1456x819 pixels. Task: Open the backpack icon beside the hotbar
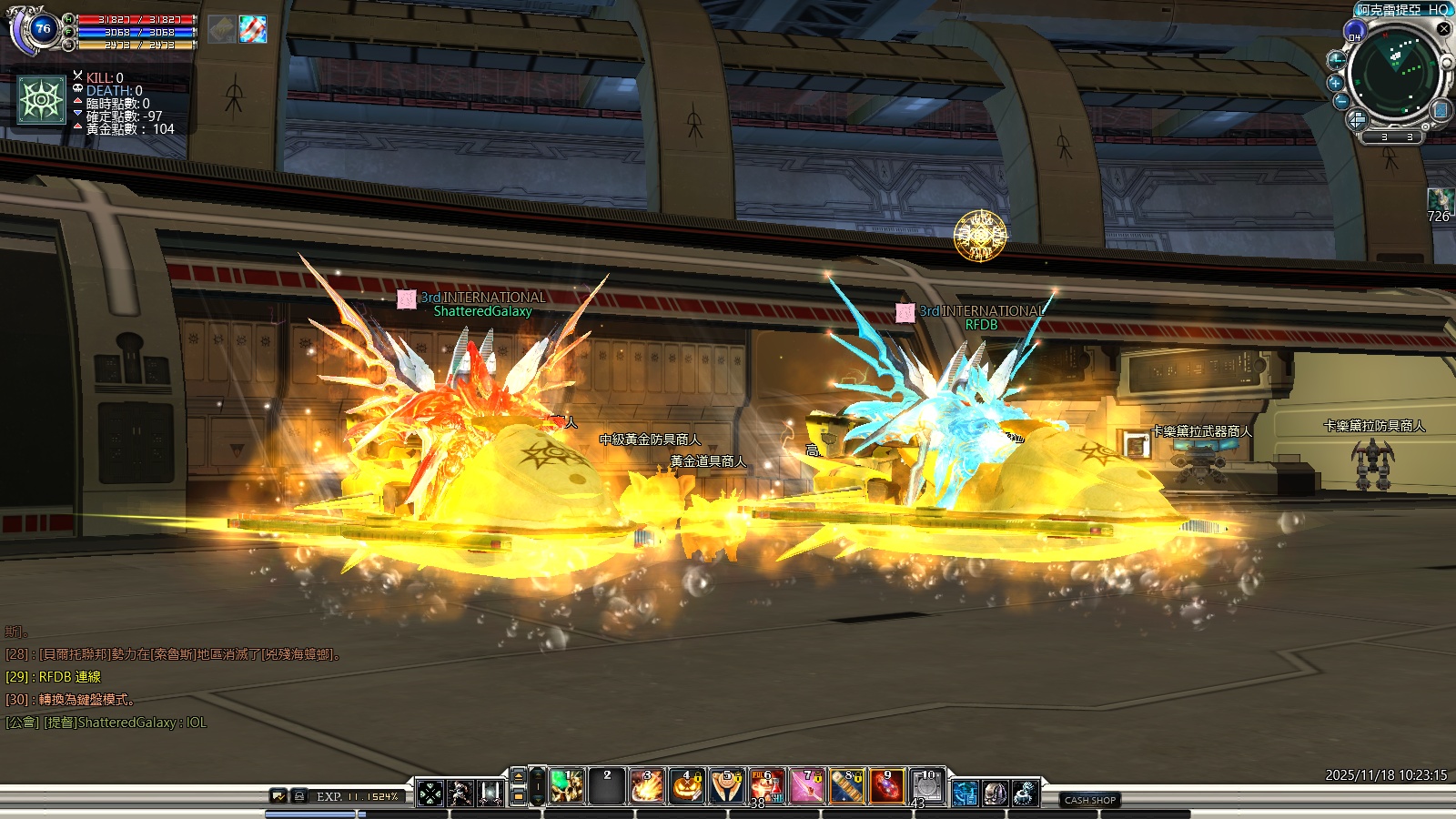pyautogui.click(x=995, y=794)
